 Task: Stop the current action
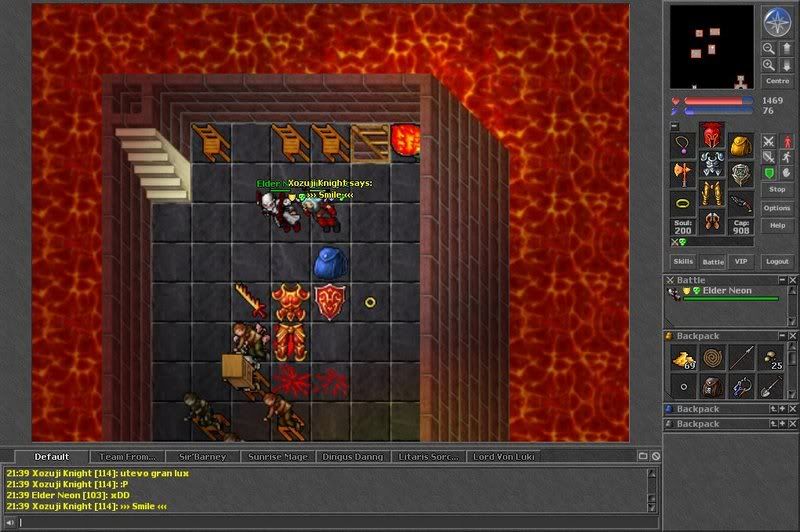tap(776, 188)
